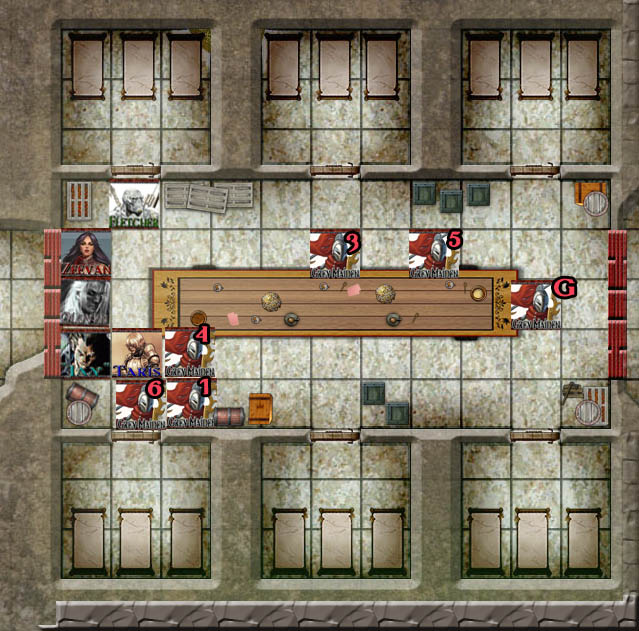
Task: Select Grey Maiden token number 6
Action: click(x=138, y=403)
